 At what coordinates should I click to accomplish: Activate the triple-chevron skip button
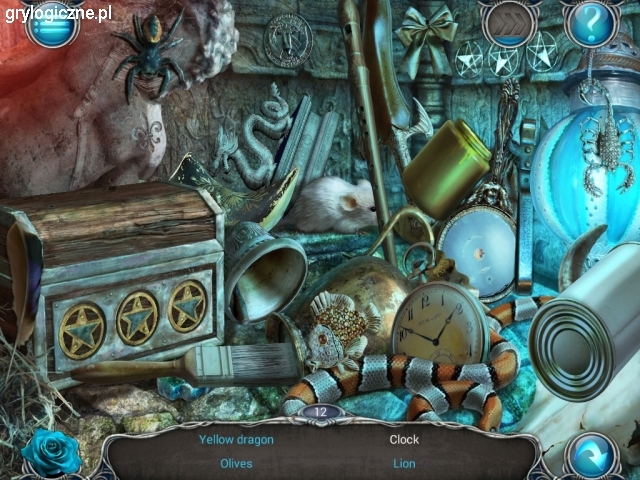coord(507,22)
